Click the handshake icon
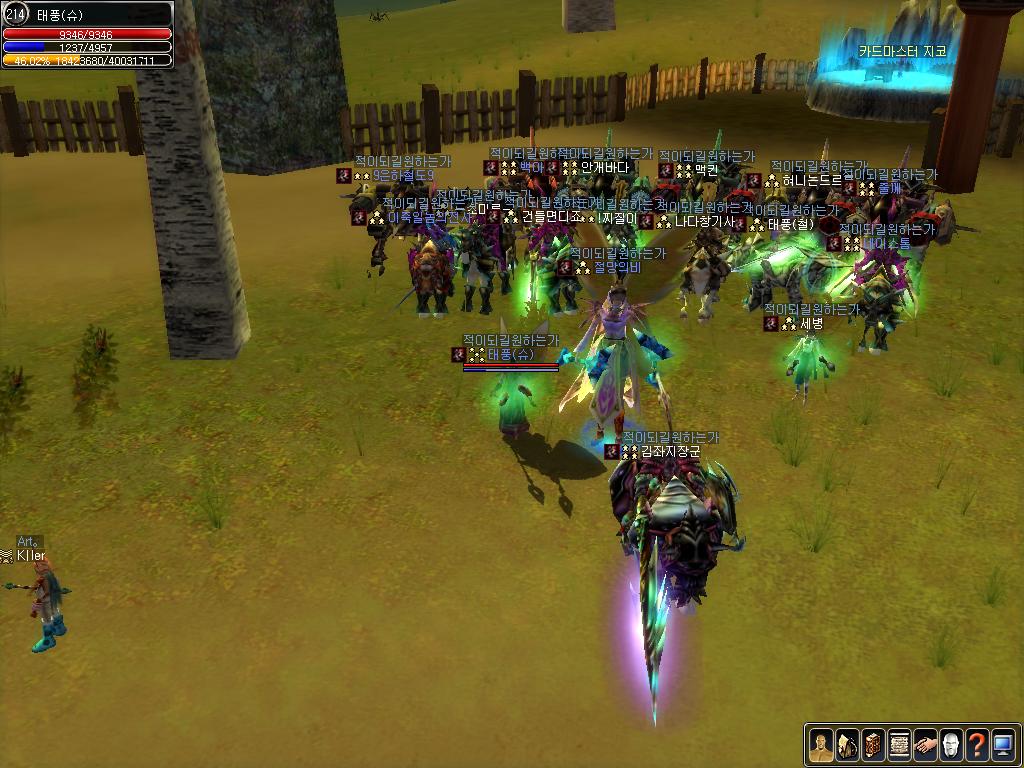The image size is (1024, 768). pos(925,744)
